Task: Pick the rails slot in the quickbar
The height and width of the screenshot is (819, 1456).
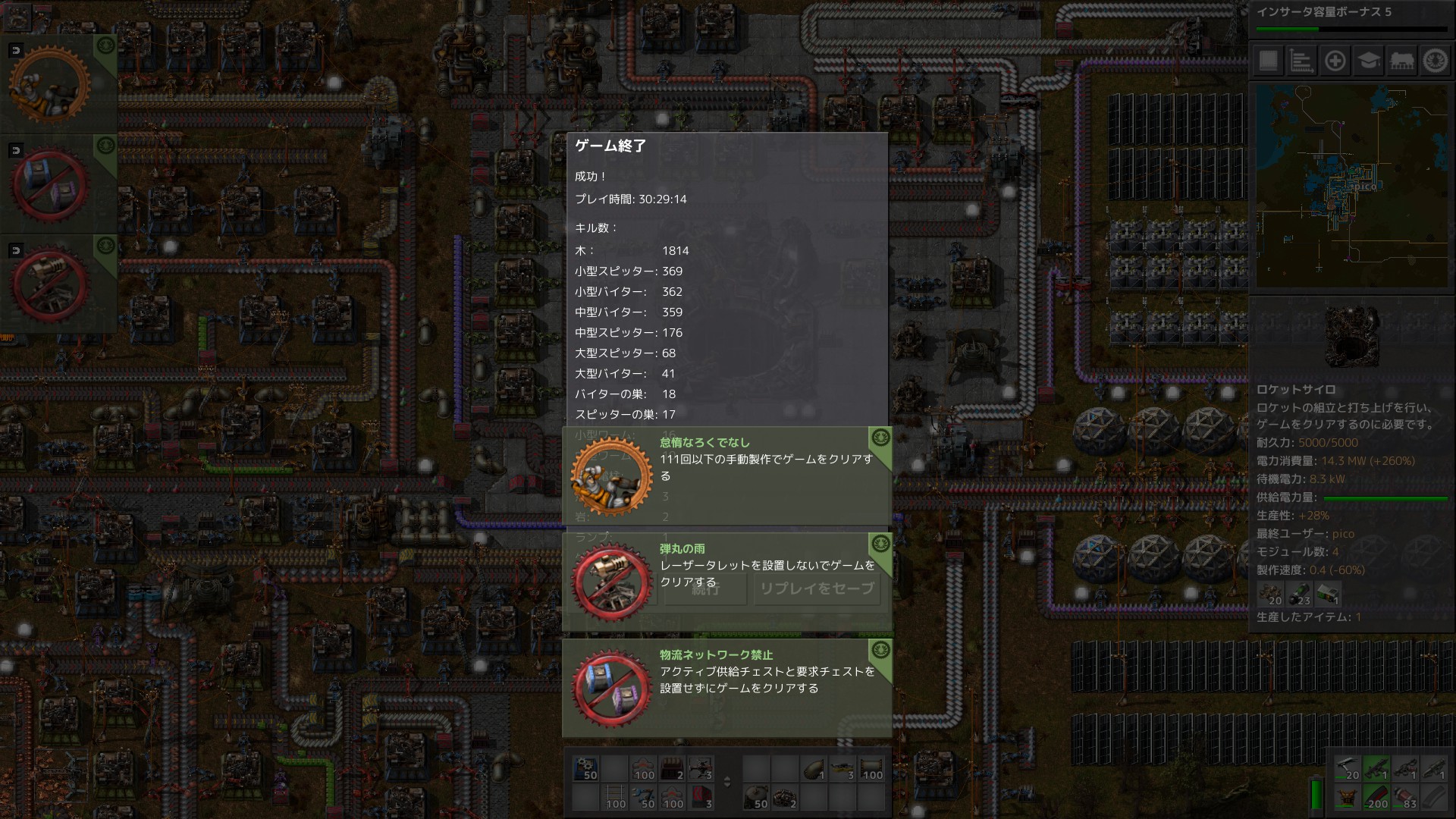Action: 615,798
